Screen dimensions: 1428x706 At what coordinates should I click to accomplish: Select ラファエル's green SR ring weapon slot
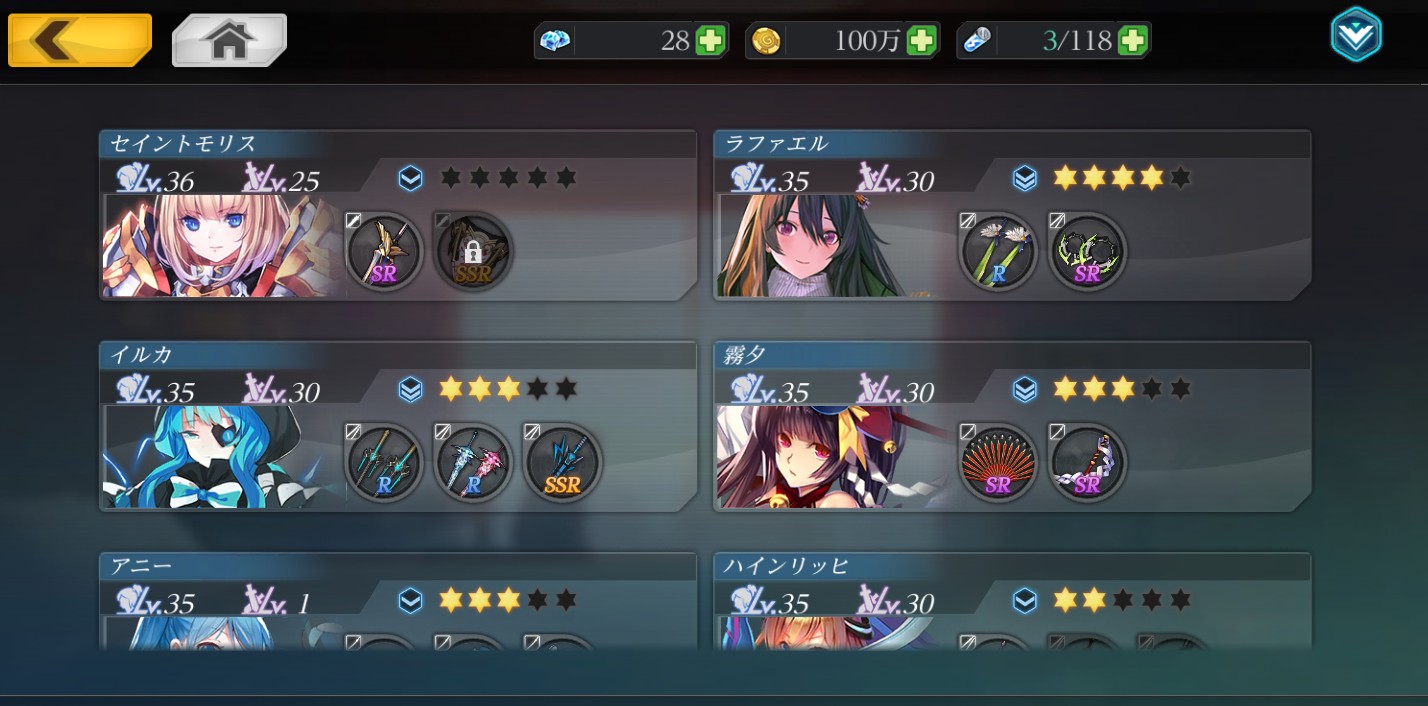click(x=1088, y=251)
